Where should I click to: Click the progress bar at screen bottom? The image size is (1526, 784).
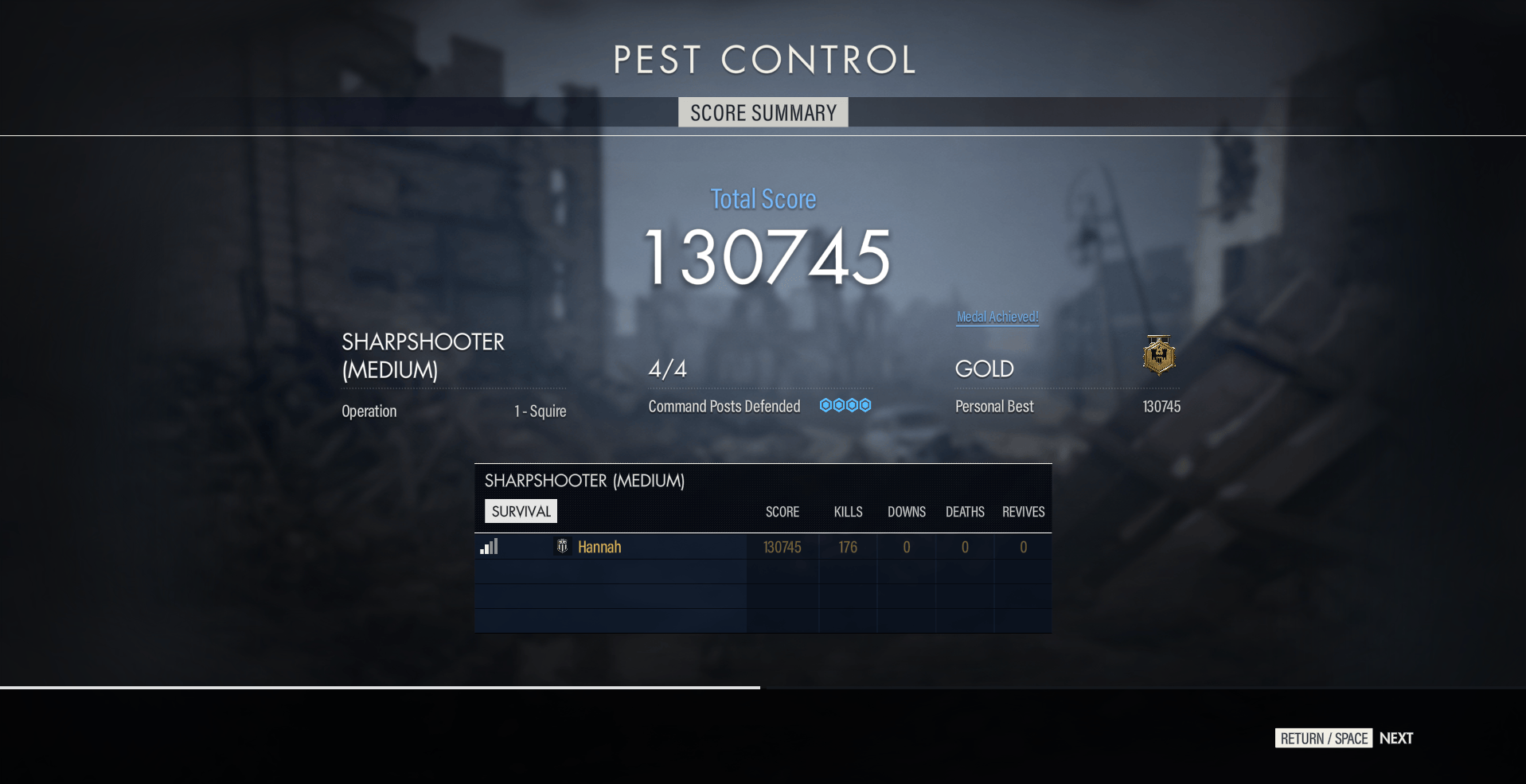click(379, 686)
